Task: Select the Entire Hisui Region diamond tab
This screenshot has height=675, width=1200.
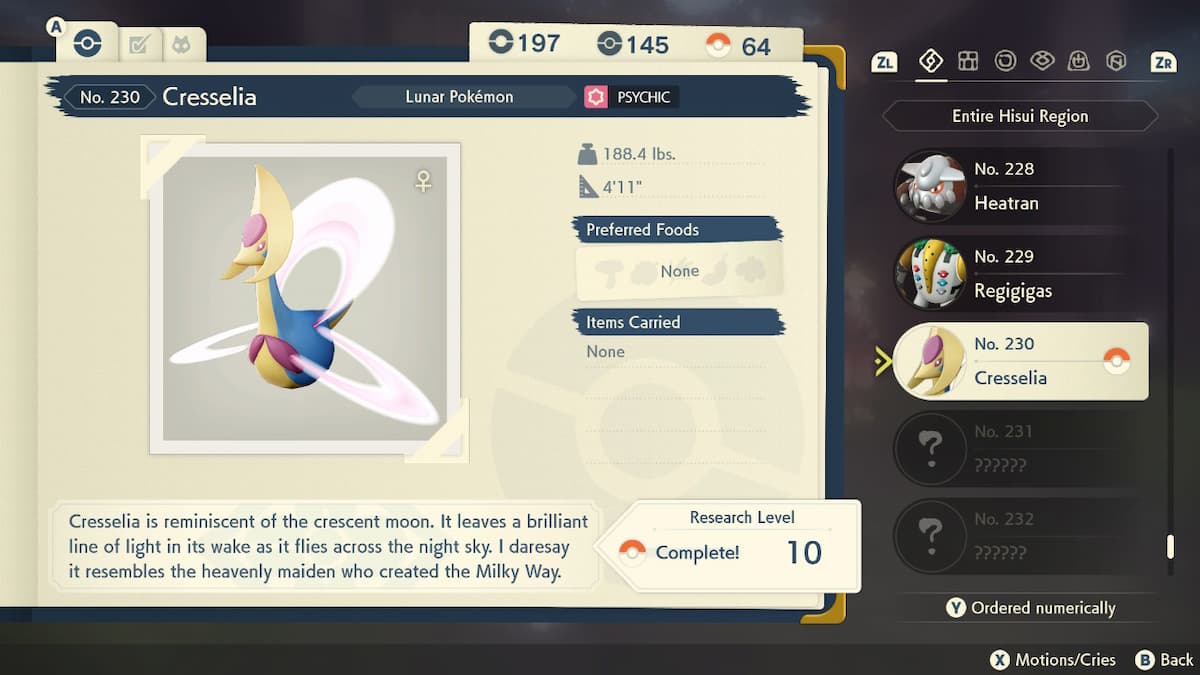Action: point(931,62)
